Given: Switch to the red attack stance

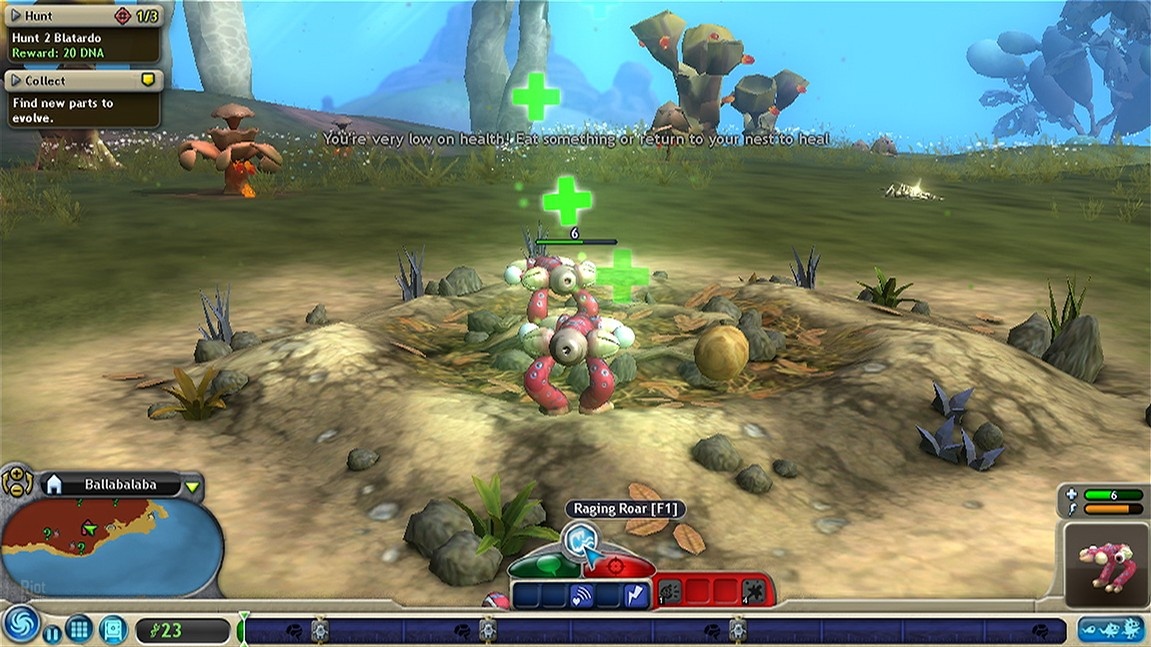Looking at the screenshot, I should (x=617, y=567).
